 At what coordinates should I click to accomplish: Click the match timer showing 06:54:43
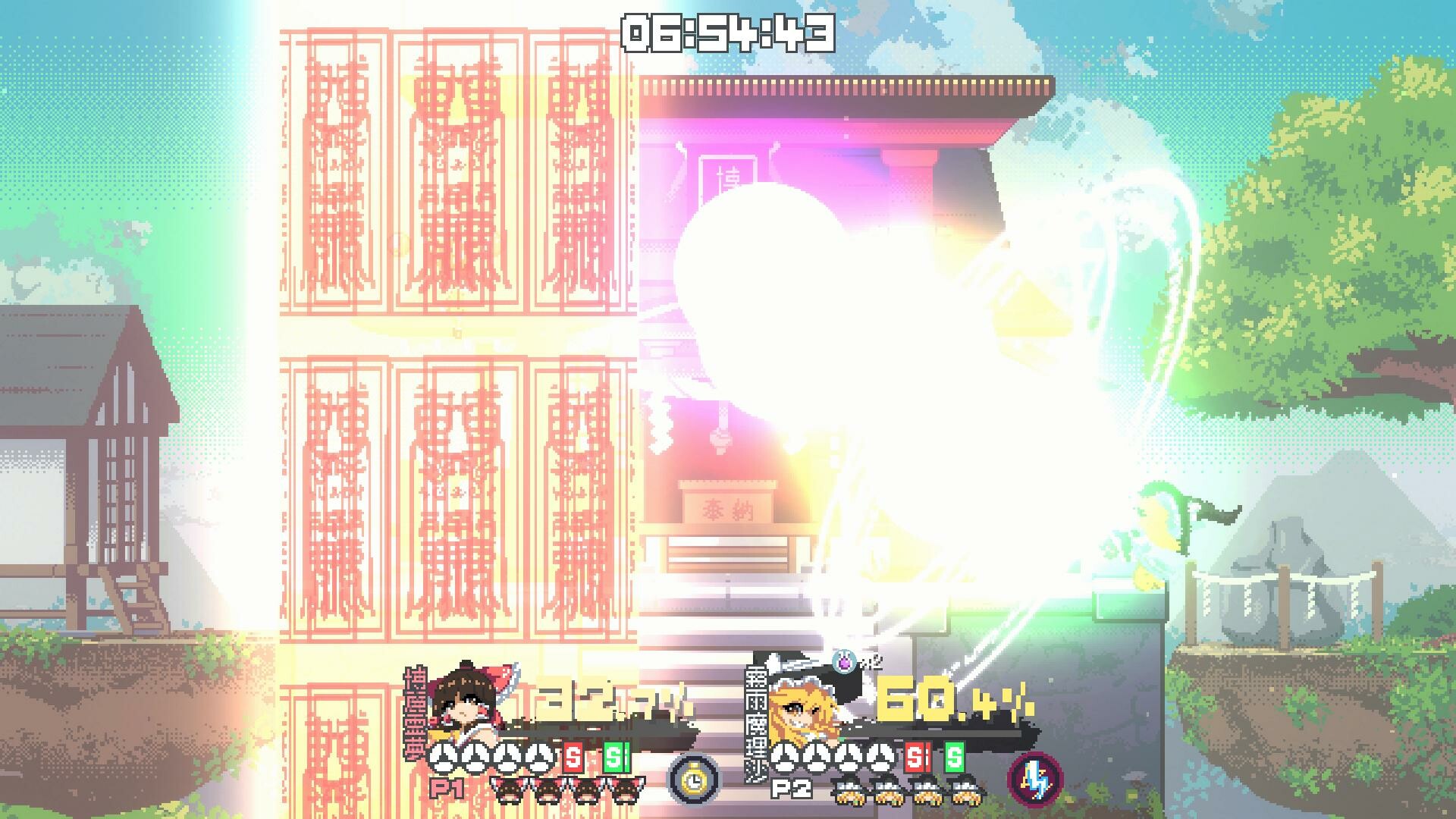pos(728,32)
